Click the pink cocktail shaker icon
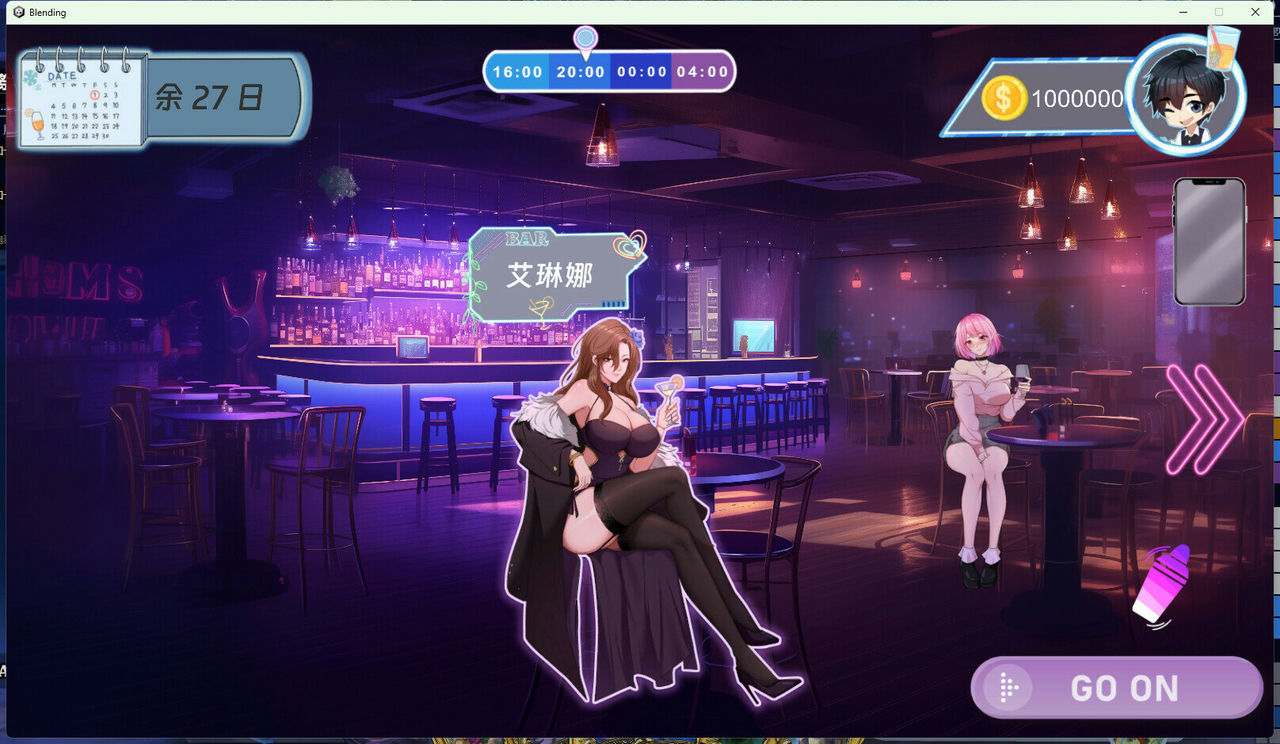 point(1162,585)
